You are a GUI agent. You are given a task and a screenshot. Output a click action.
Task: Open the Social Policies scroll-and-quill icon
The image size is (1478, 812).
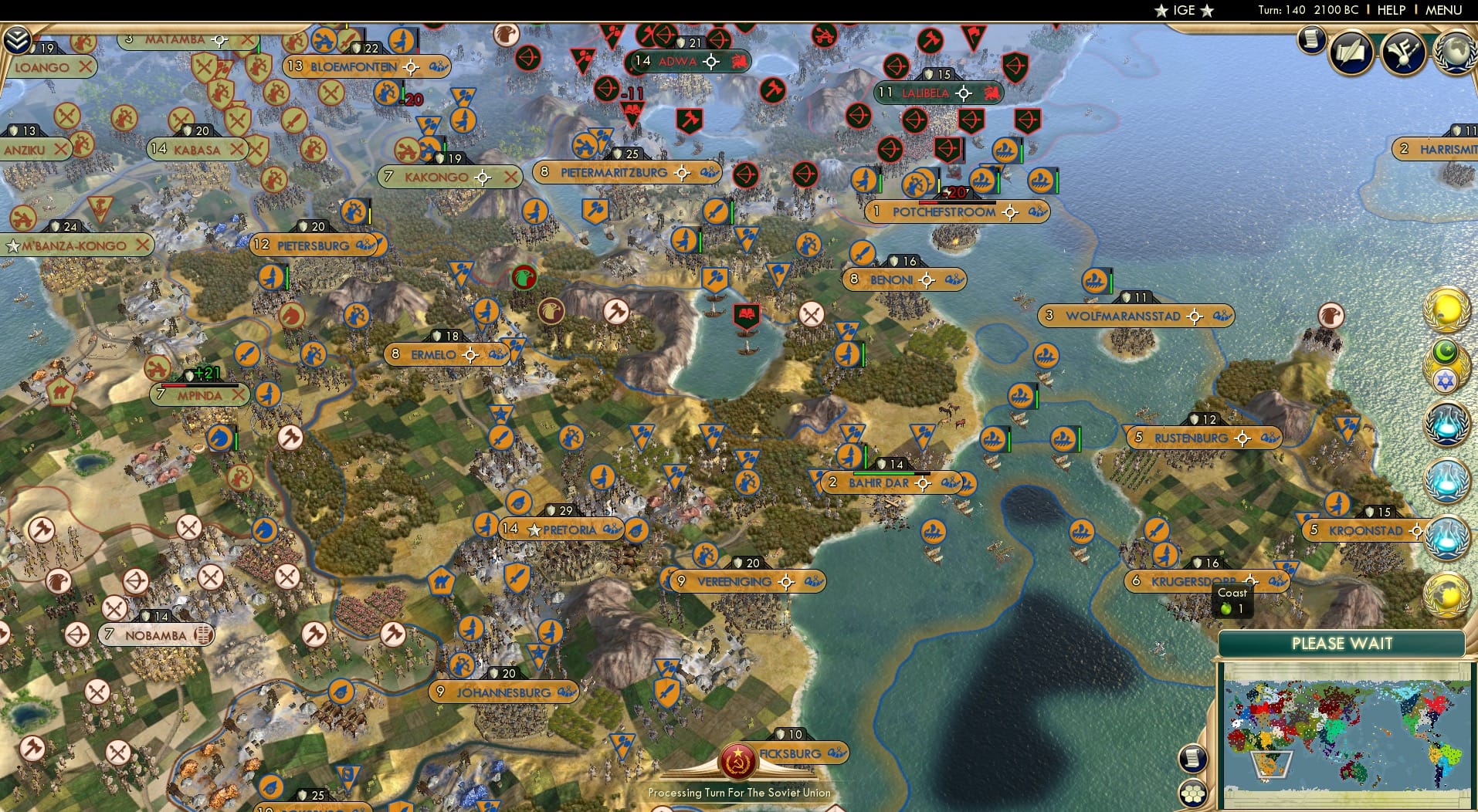[1351, 51]
